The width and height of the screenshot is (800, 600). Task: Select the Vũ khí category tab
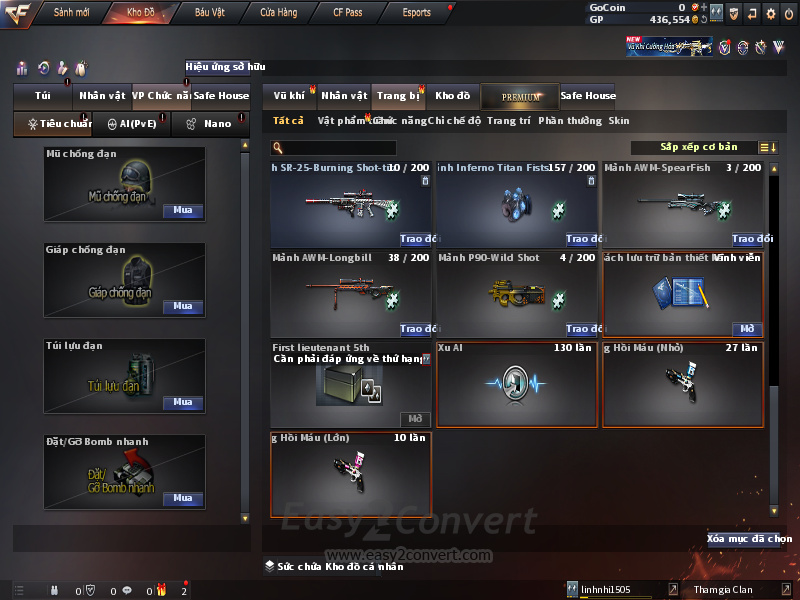[289, 96]
